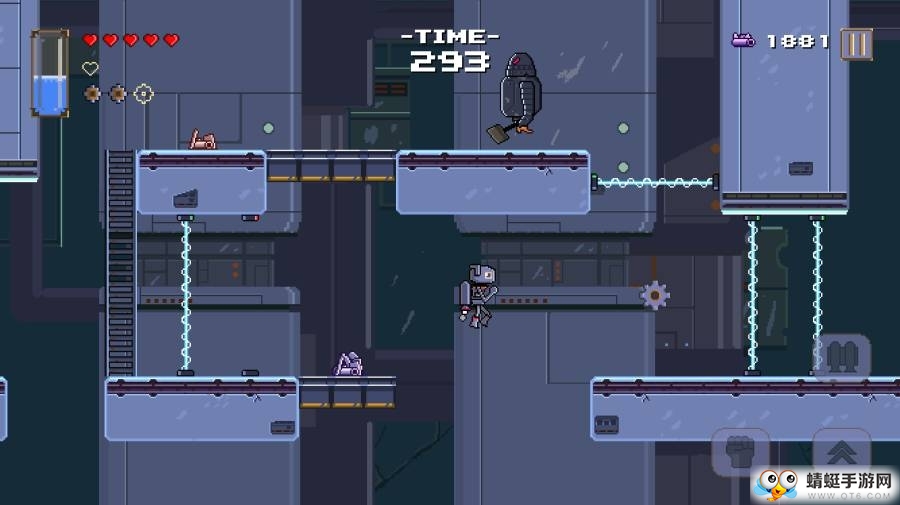Screen dimensions: 900x505
Task: Tap the fist punch attack button
Action: [741, 452]
